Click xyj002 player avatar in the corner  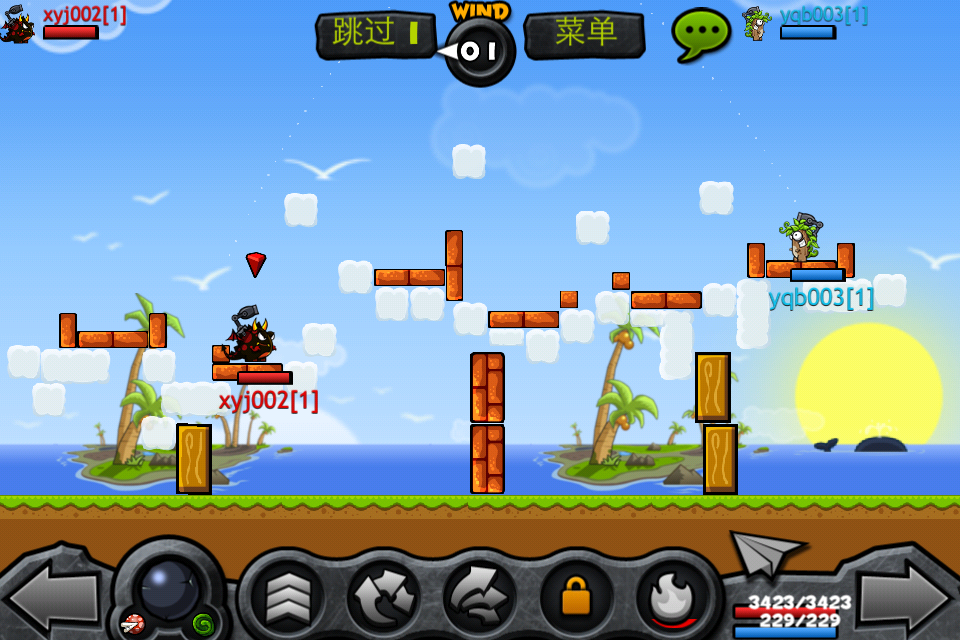18,23
